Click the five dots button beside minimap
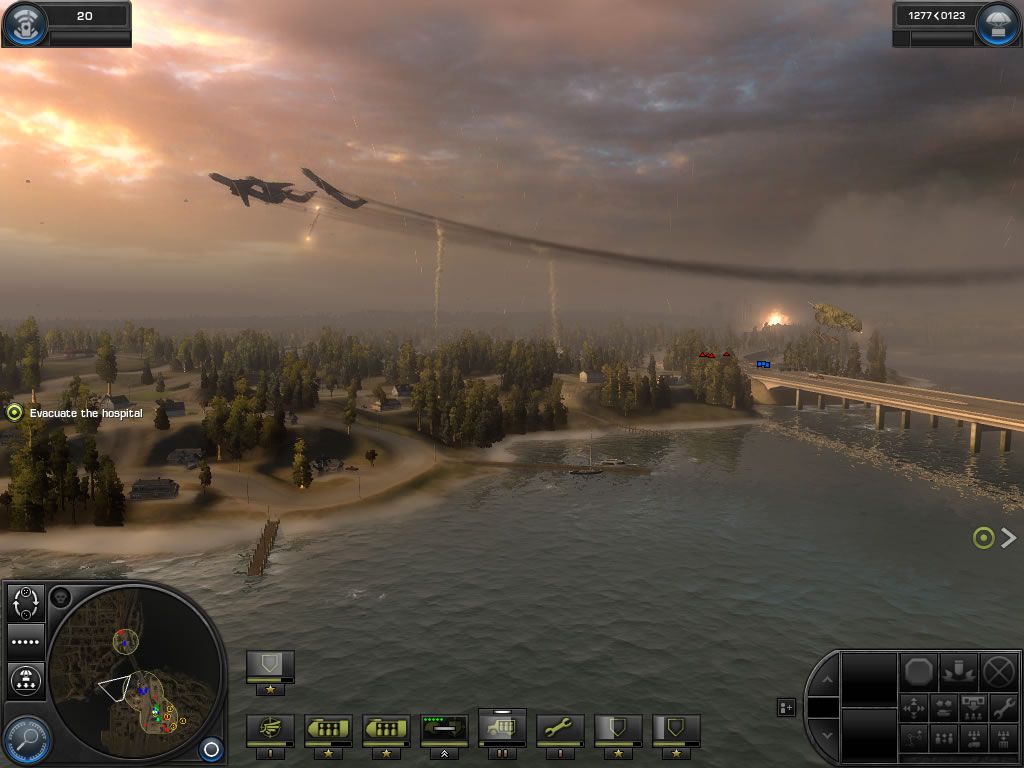This screenshot has width=1024, height=768. pyautogui.click(x=25, y=642)
